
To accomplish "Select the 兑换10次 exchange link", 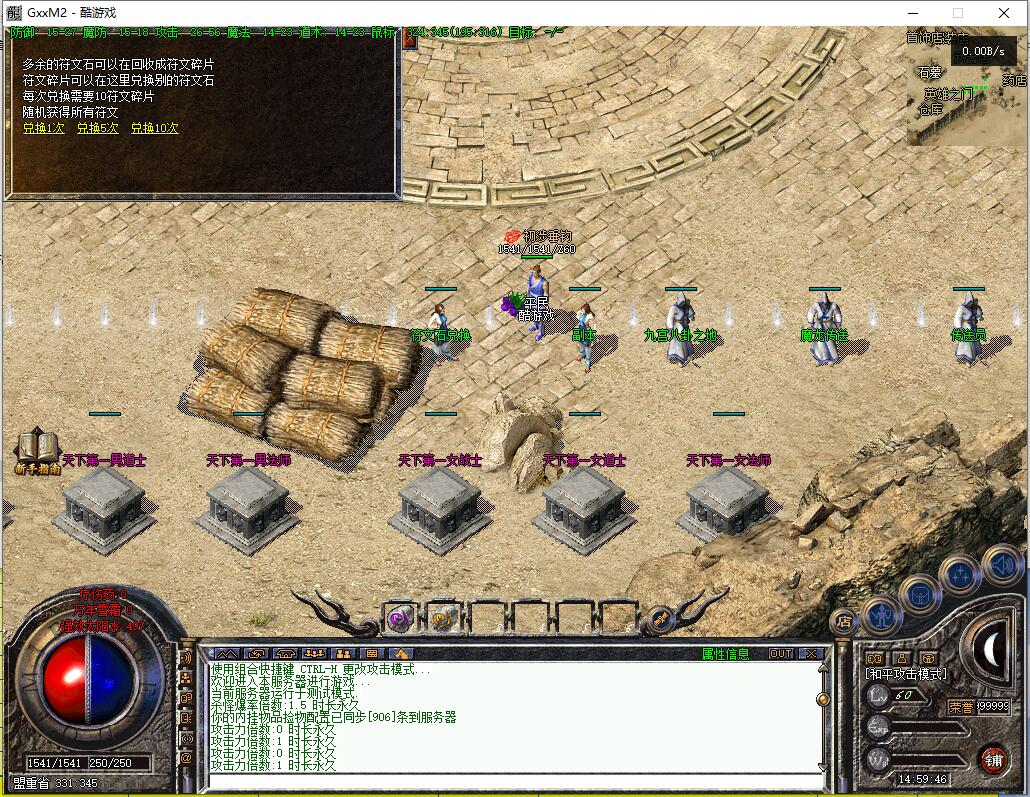I will (x=155, y=129).
